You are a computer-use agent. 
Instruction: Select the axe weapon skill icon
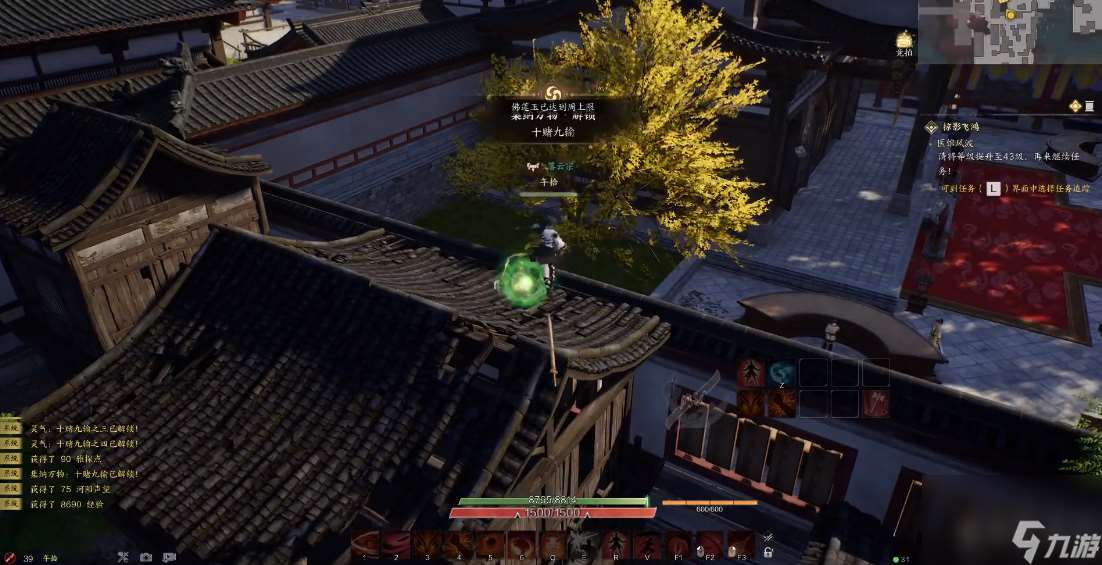click(x=876, y=403)
